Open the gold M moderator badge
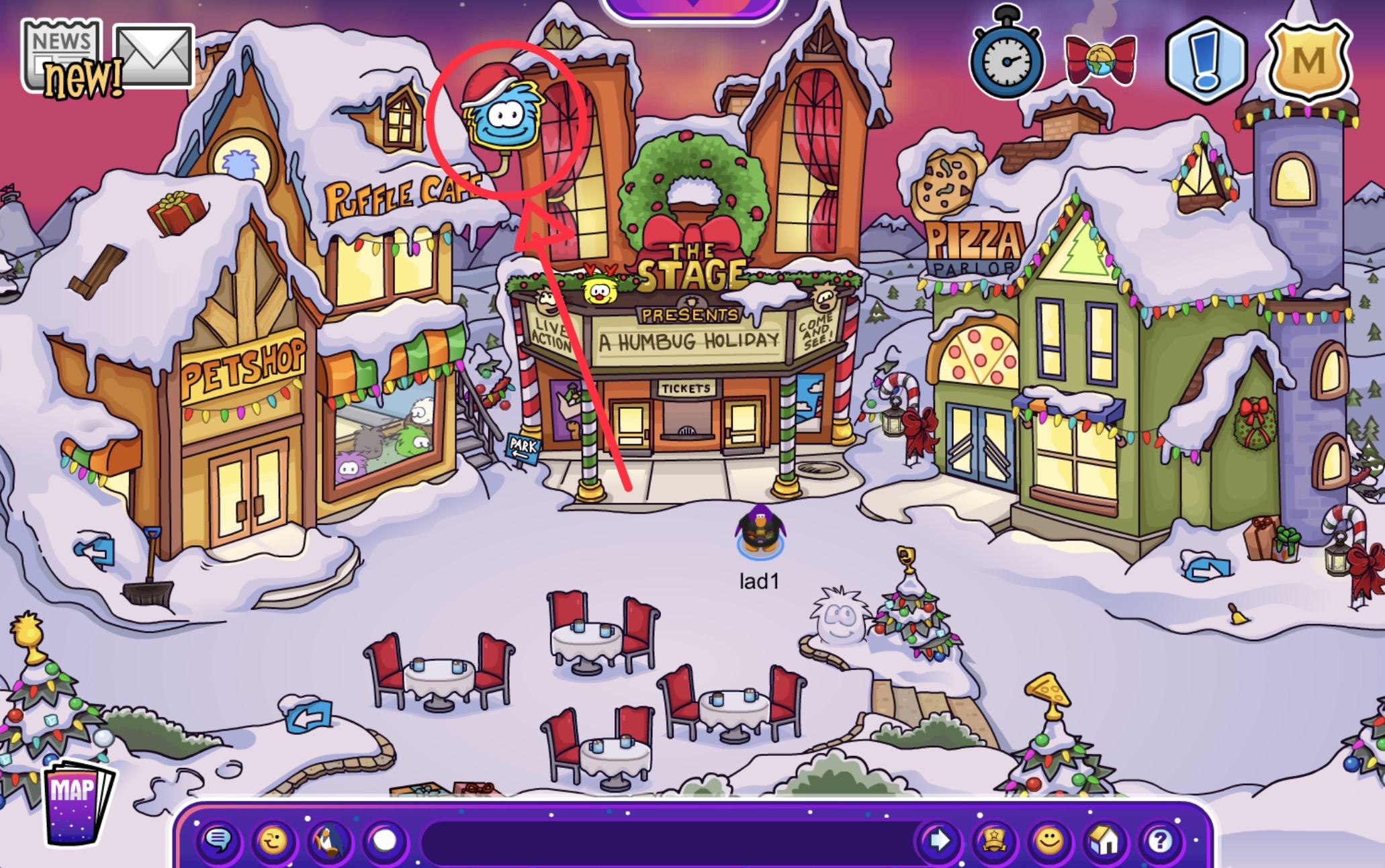The image size is (1385, 868). 1308,60
